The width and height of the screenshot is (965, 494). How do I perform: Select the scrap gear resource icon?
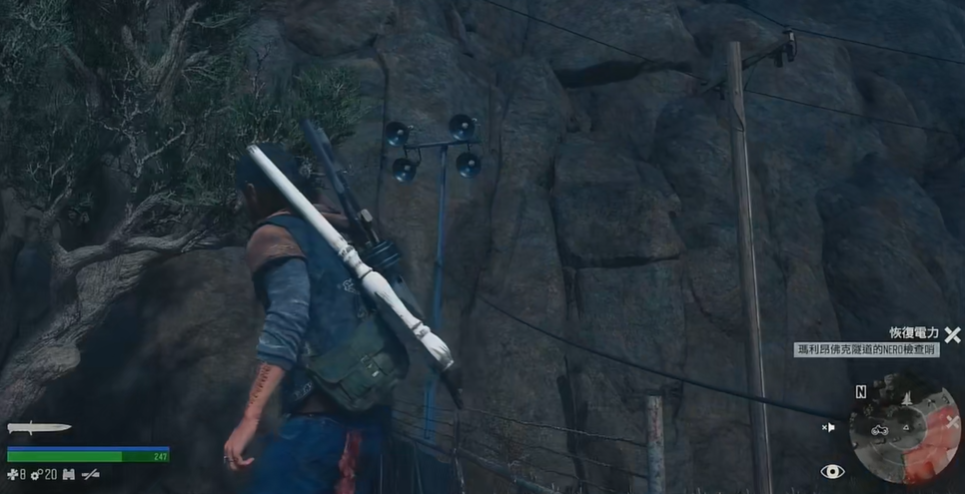point(36,474)
